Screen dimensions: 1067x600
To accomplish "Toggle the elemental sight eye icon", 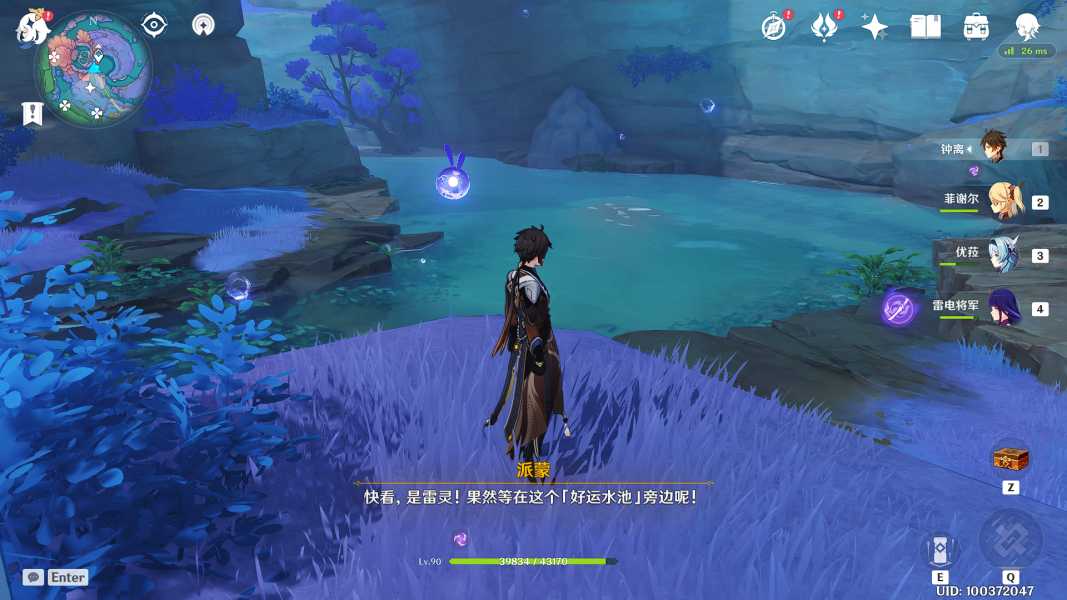I will click(154, 25).
